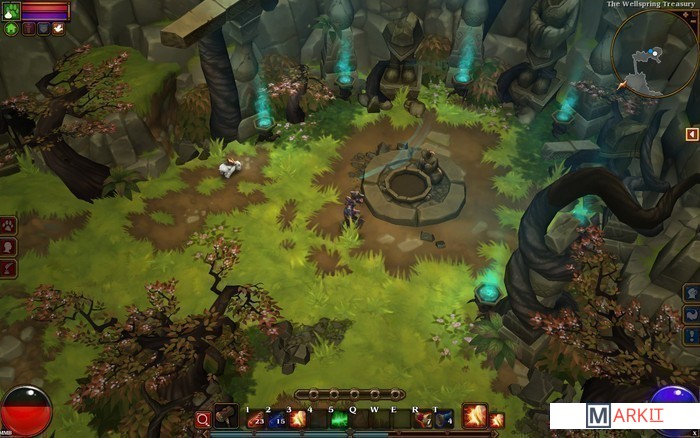Click the magnifier button beside the hotbar
700x438 pixels.
[x=203, y=419]
